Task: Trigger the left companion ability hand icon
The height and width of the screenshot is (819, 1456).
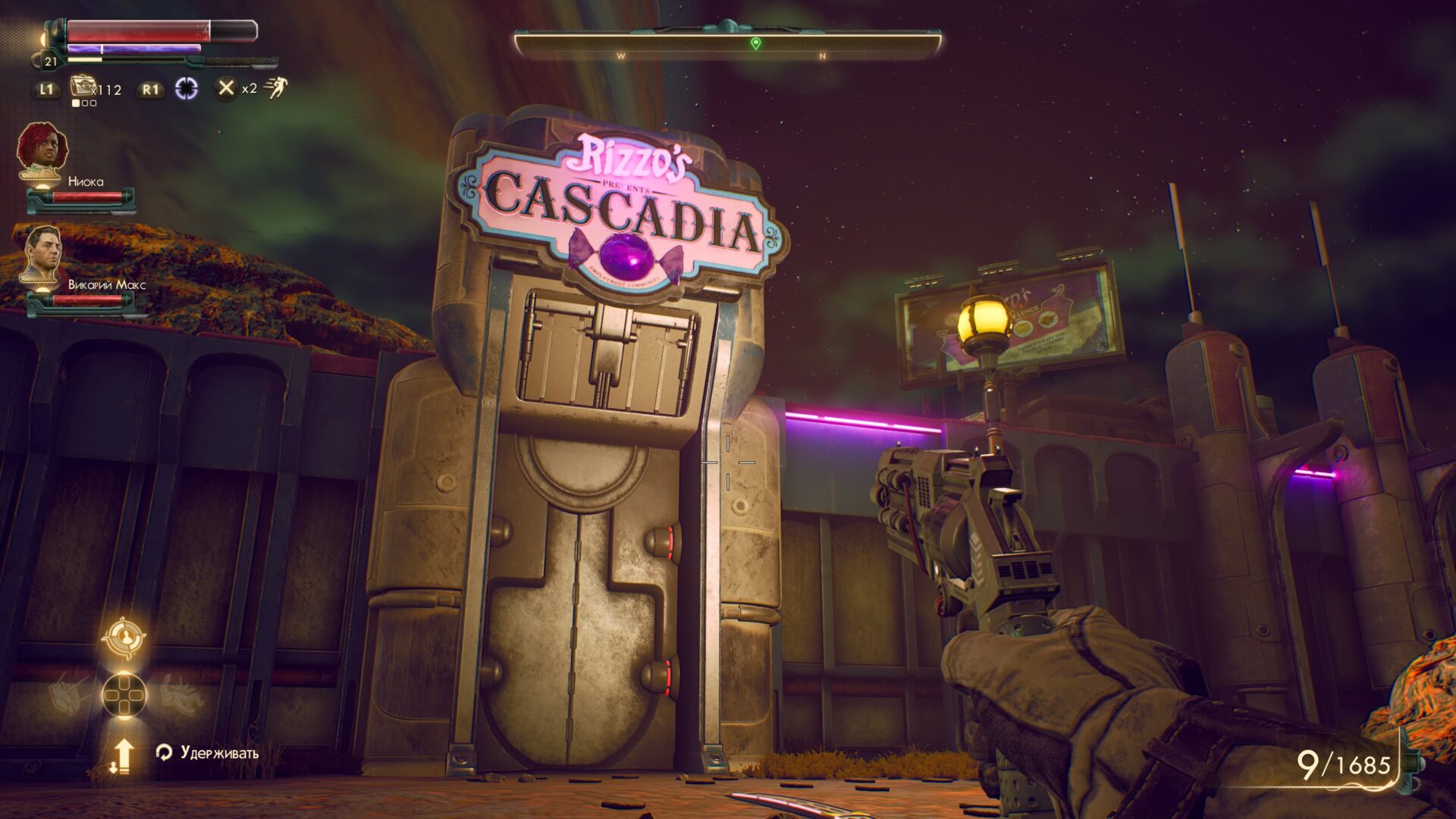Action: 71,694
